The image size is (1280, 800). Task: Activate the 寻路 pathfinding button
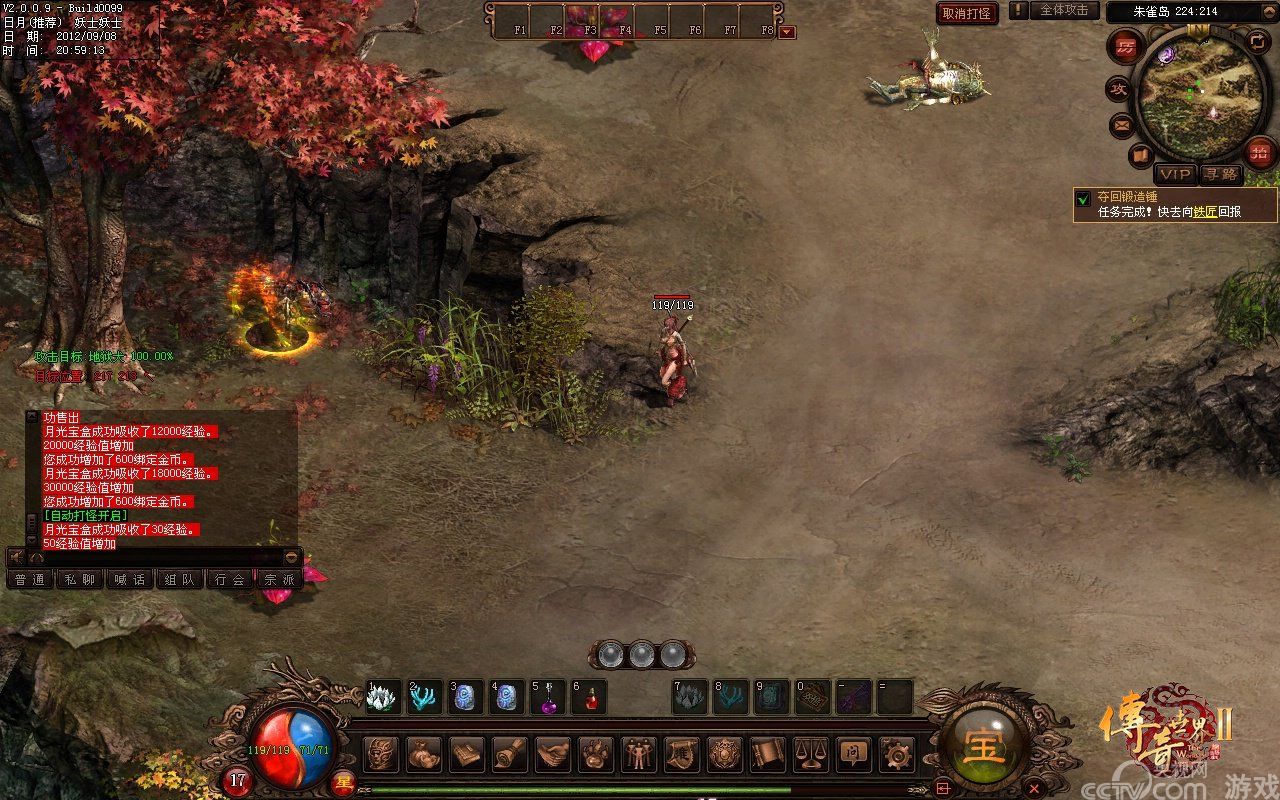click(x=1220, y=174)
